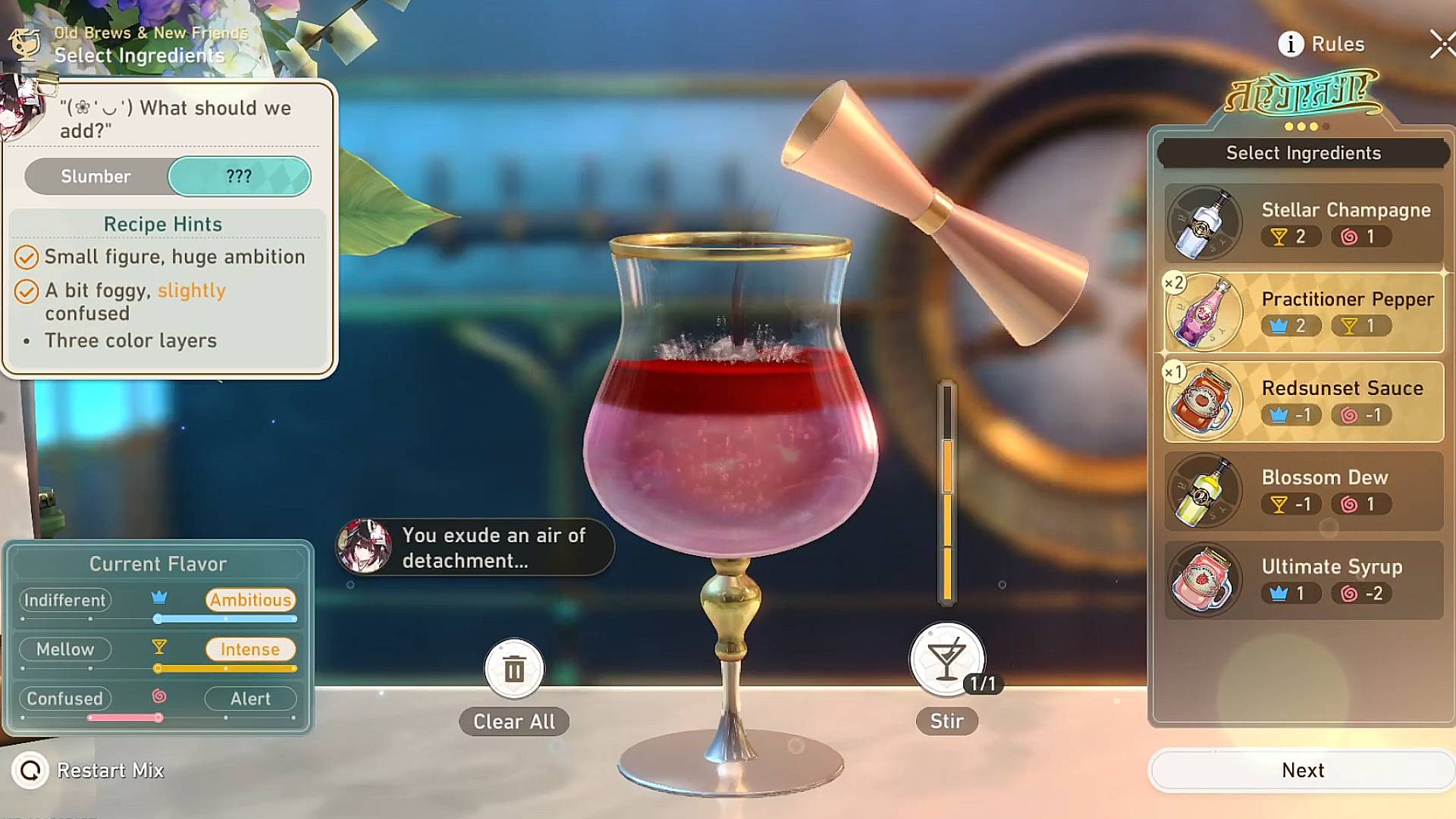Screen dimensions: 1456x819
Task: Toggle the ??? flavor reveal next to Slumber
Action: point(240,177)
